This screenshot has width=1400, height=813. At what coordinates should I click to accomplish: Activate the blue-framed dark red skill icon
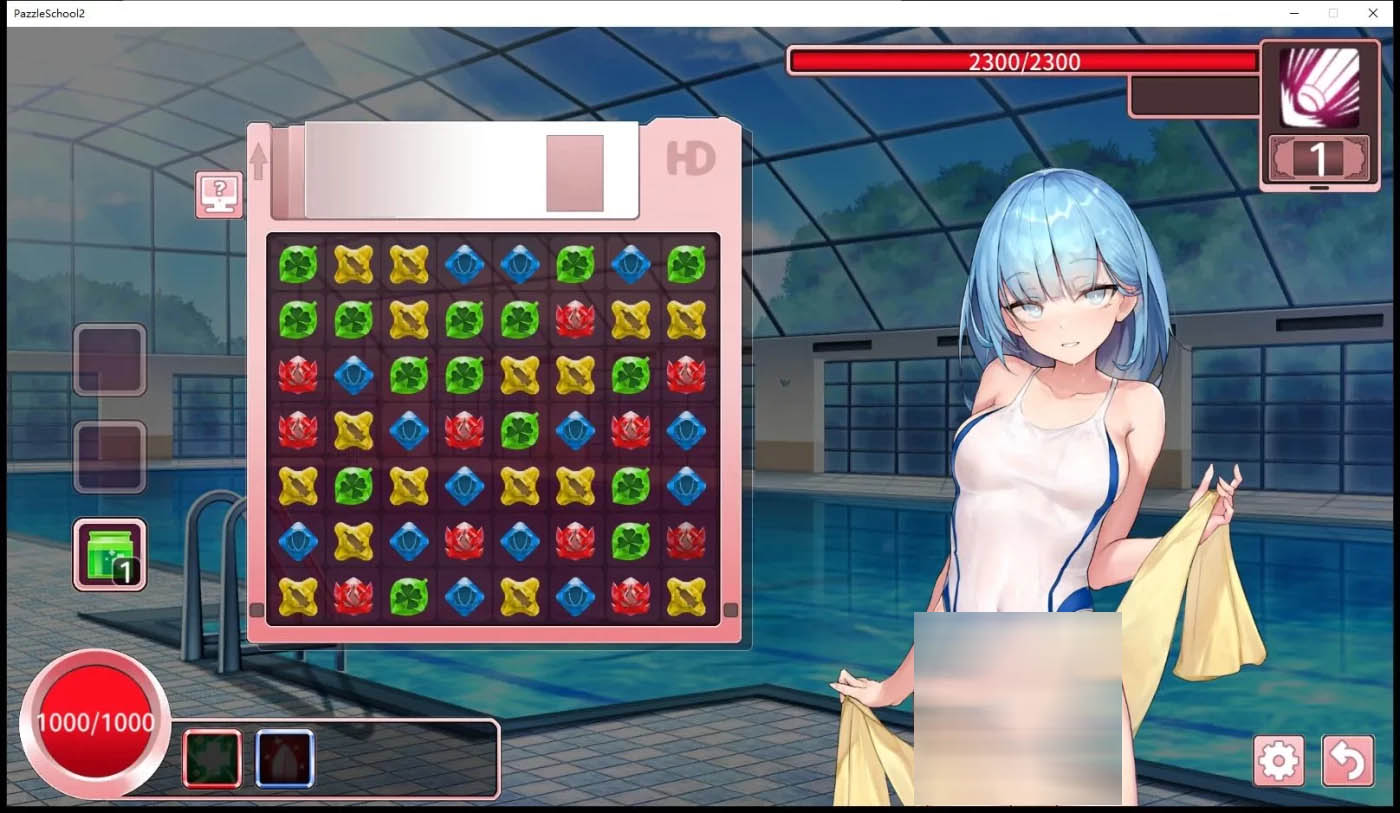(285, 758)
